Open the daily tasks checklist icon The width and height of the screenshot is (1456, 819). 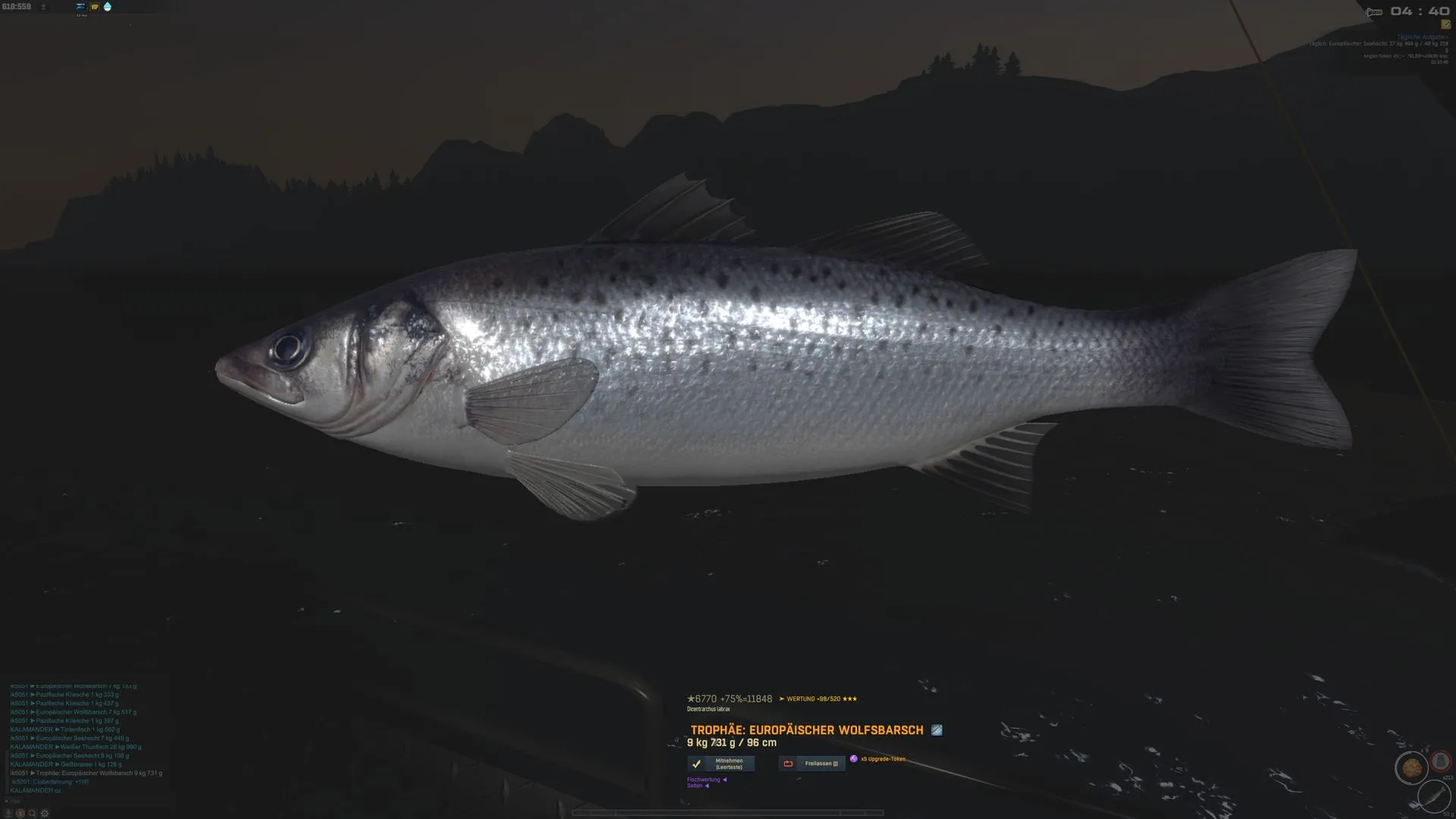click(x=1445, y=24)
